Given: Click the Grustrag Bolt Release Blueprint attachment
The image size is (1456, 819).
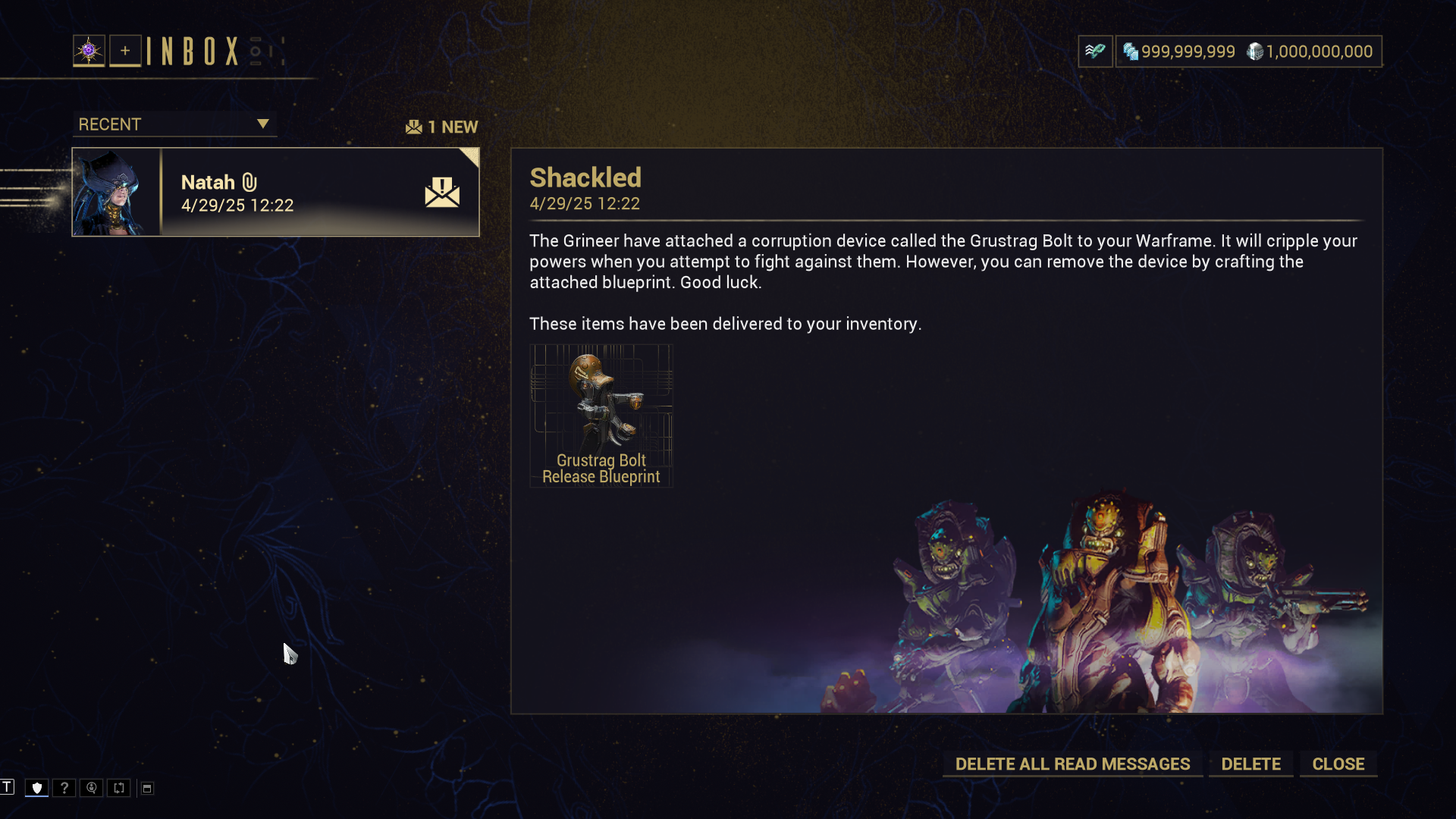Looking at the screenshot, I should 601,416.
